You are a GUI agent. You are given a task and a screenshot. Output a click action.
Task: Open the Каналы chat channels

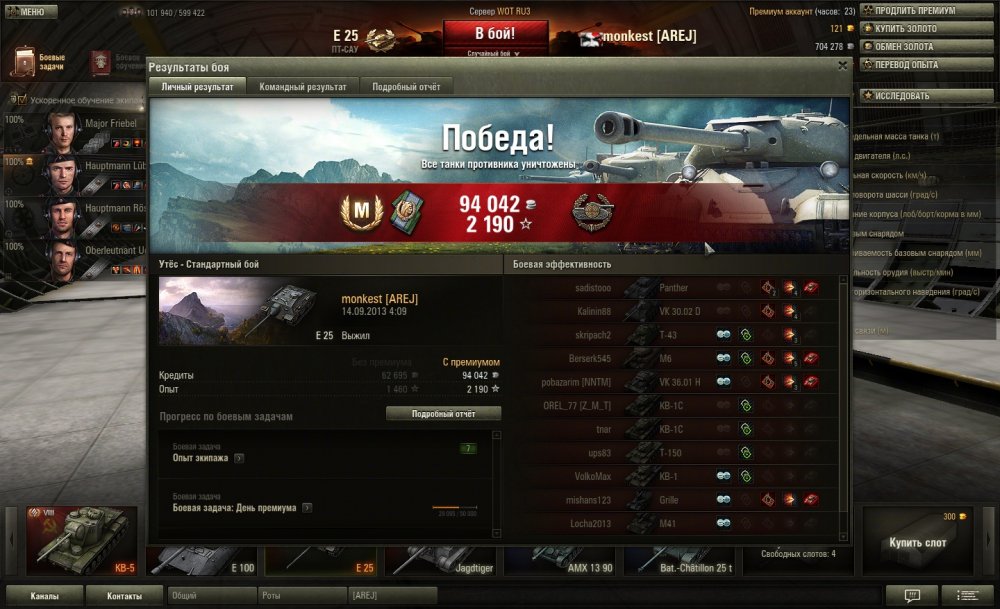coord(43,596)
